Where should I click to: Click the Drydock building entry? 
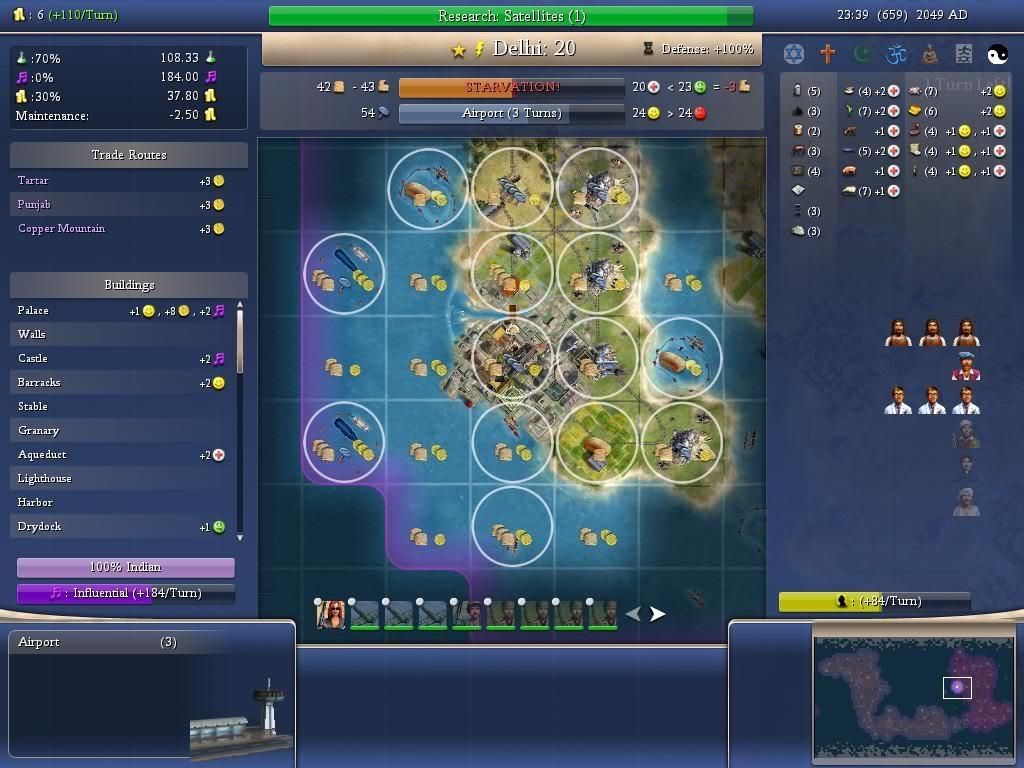39,526
